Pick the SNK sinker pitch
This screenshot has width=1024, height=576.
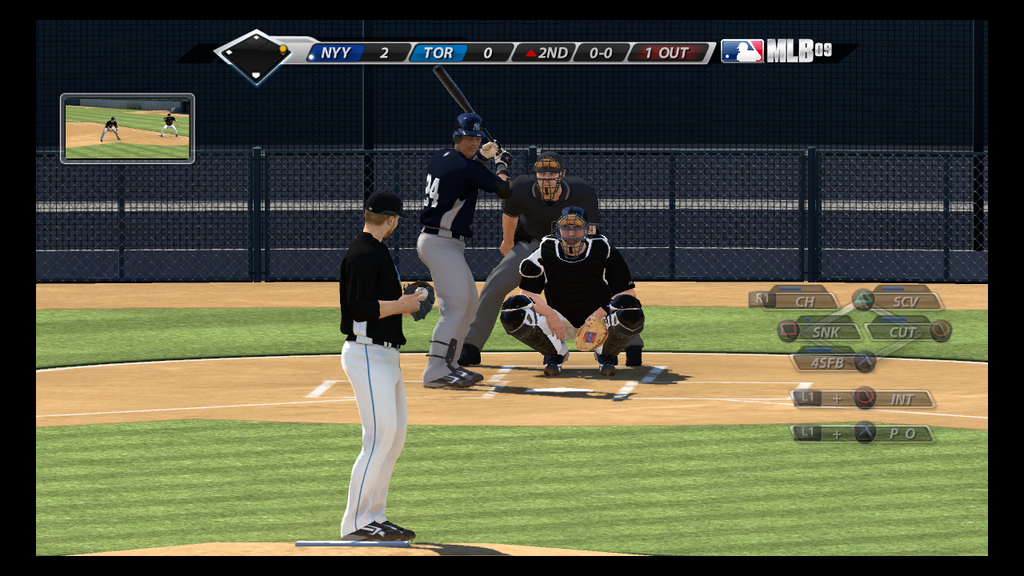tap(825, 331)
